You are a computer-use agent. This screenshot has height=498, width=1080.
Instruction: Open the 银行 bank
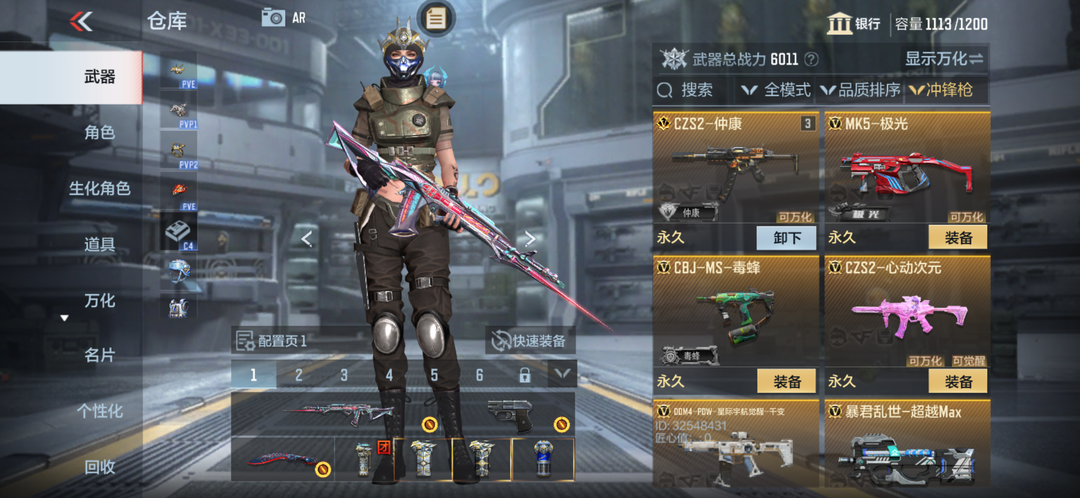pyautogui.click(x=855, y=23)
